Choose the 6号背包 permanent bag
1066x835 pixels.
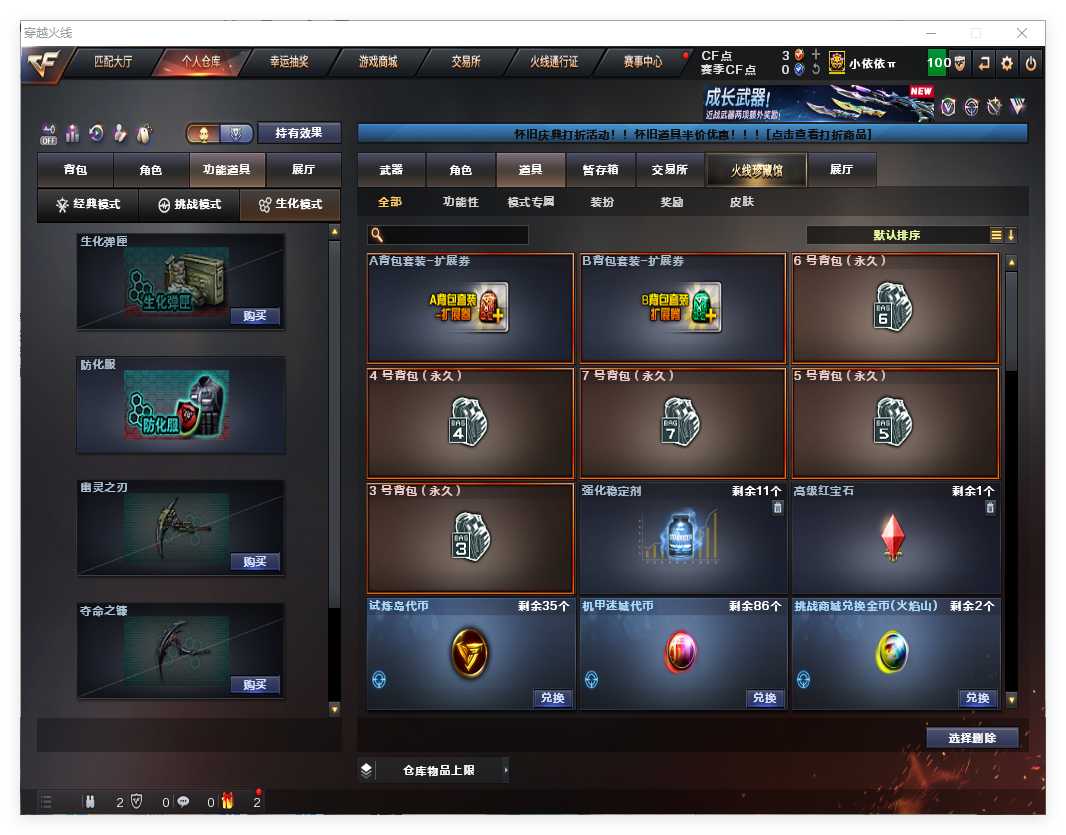pos(895,309)
